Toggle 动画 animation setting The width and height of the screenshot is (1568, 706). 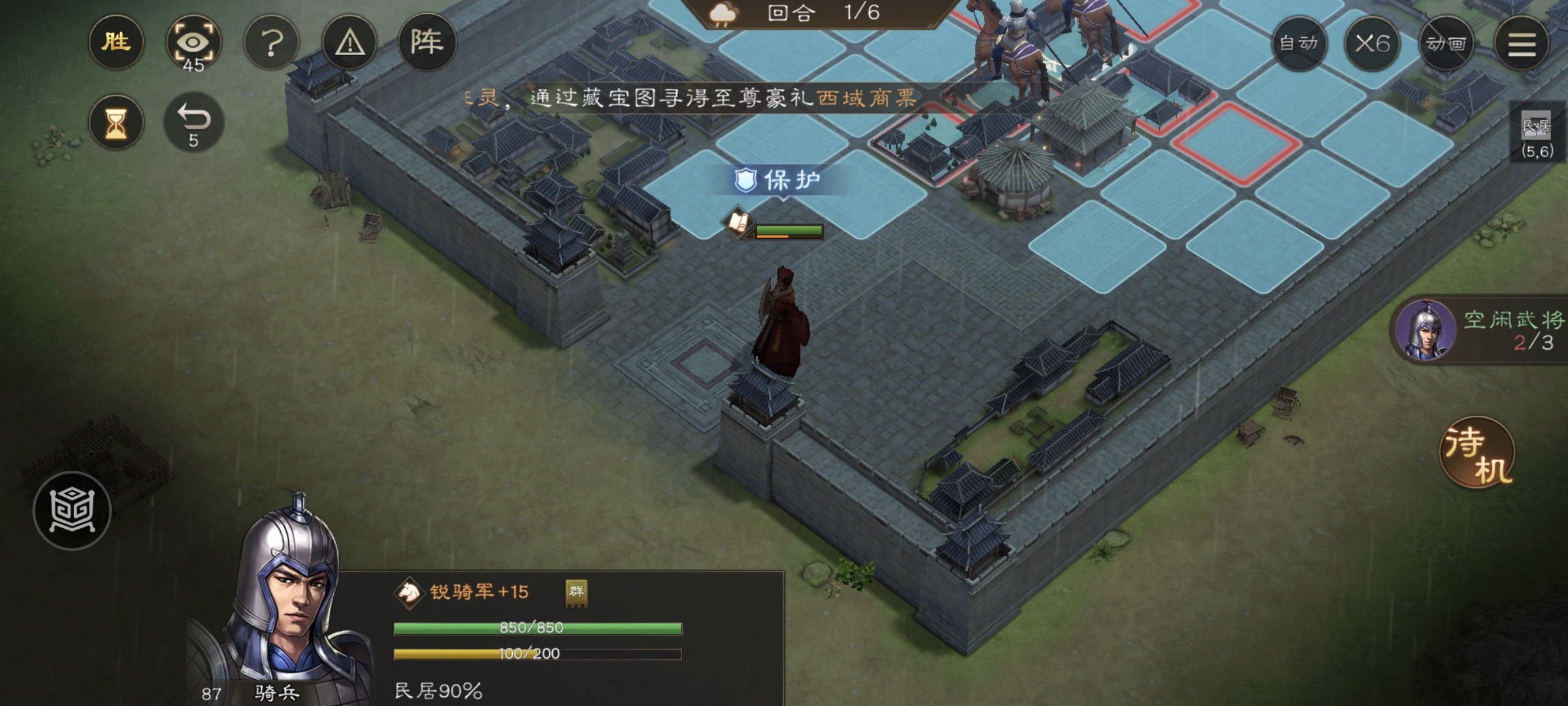point(1446,44)
